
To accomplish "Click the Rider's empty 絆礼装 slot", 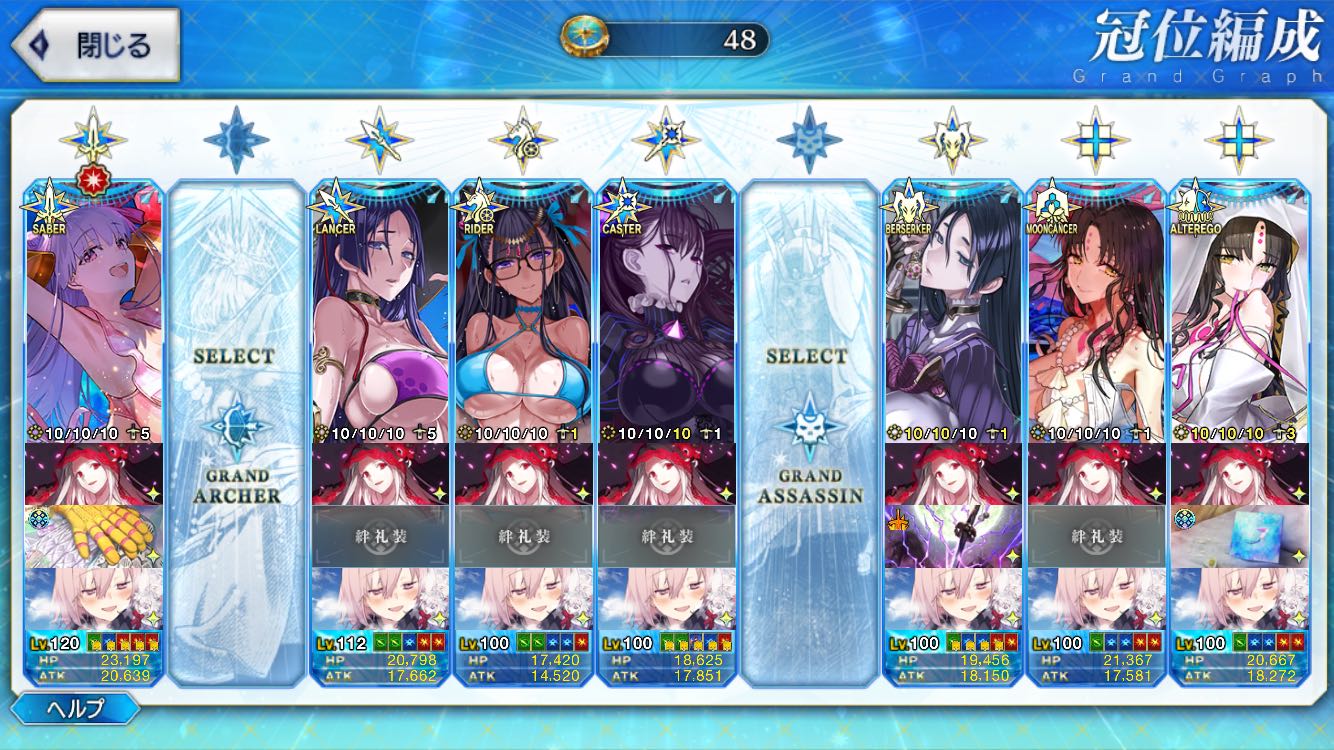I will click(x=523, y=536).
